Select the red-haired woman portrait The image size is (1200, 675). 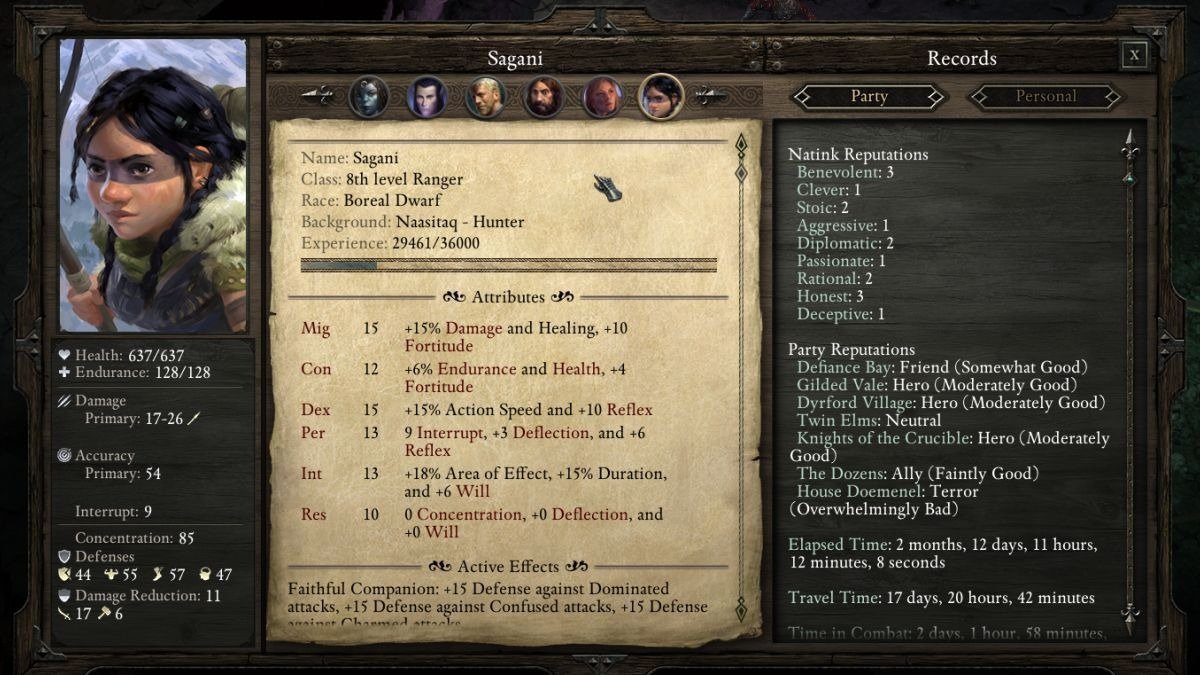(x=603, y=97)
